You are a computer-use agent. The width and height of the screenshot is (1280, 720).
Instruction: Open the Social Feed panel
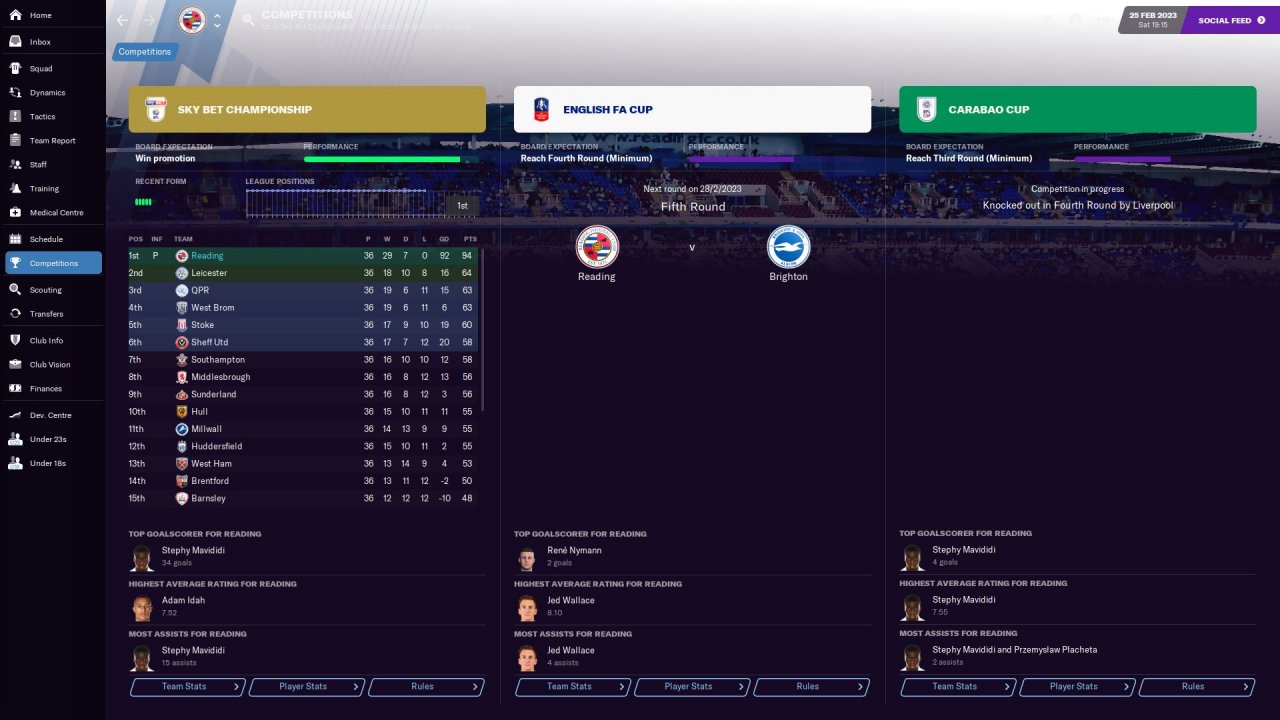click(1225, 20)
